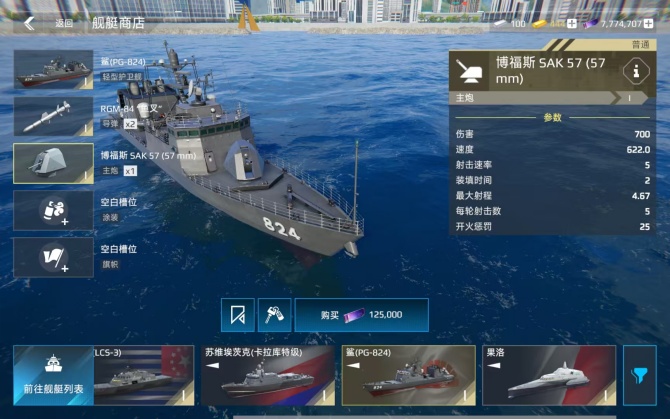
Task: Choose the 鲨 (PG-824) card in the bottom row
Action: point(408,375)
